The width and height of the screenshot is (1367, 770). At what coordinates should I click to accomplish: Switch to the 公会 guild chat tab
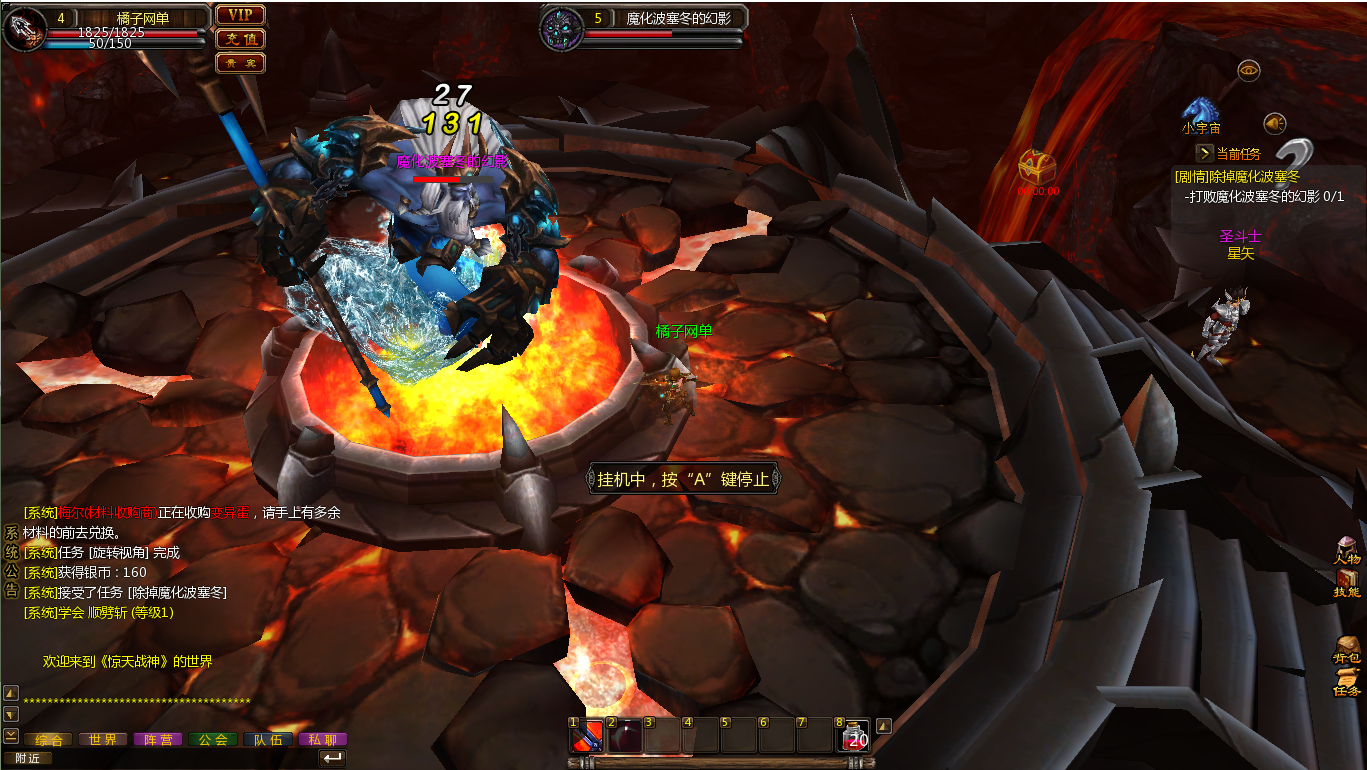[213, 740]
